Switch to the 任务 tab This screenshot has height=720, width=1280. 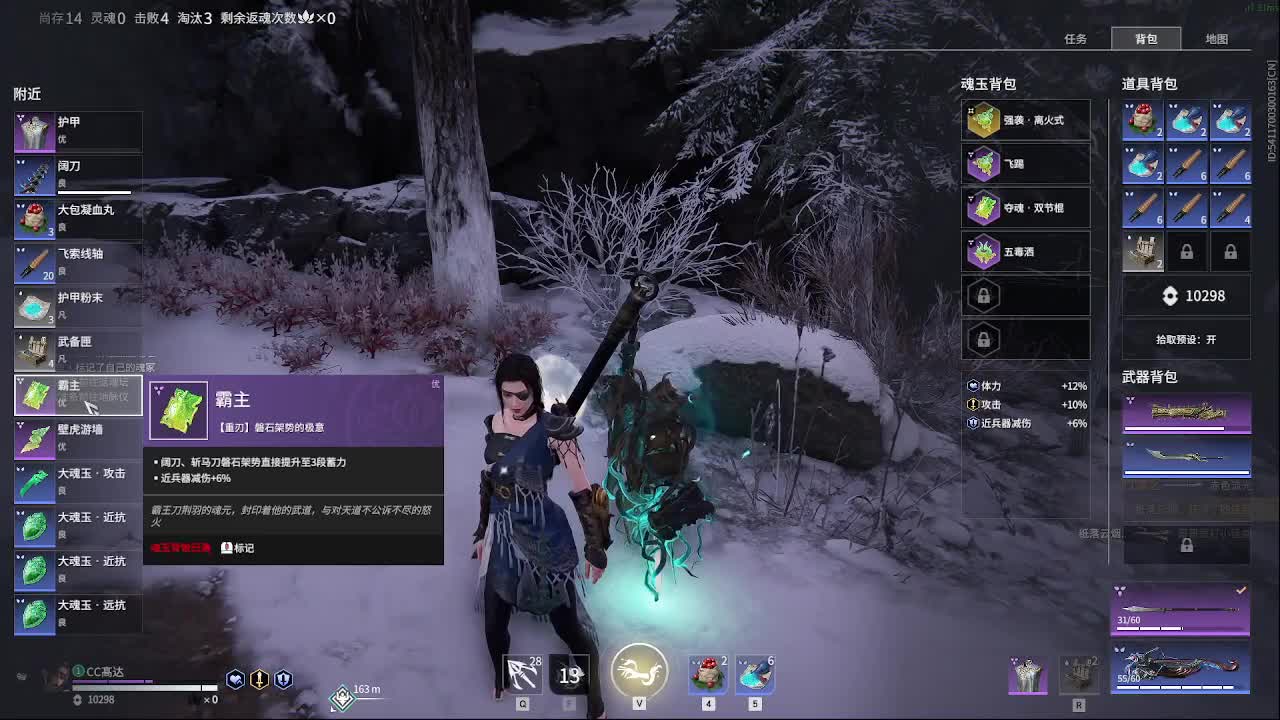[x=1075, y=39]
